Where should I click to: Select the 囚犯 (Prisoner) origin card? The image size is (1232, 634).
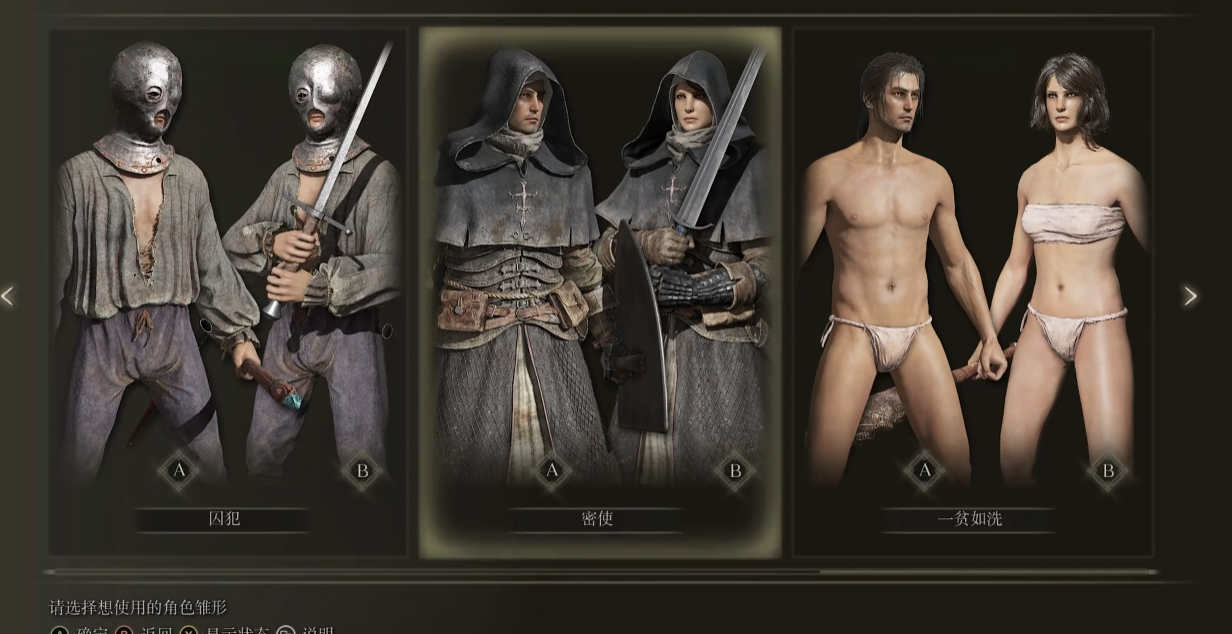[227, 290]
